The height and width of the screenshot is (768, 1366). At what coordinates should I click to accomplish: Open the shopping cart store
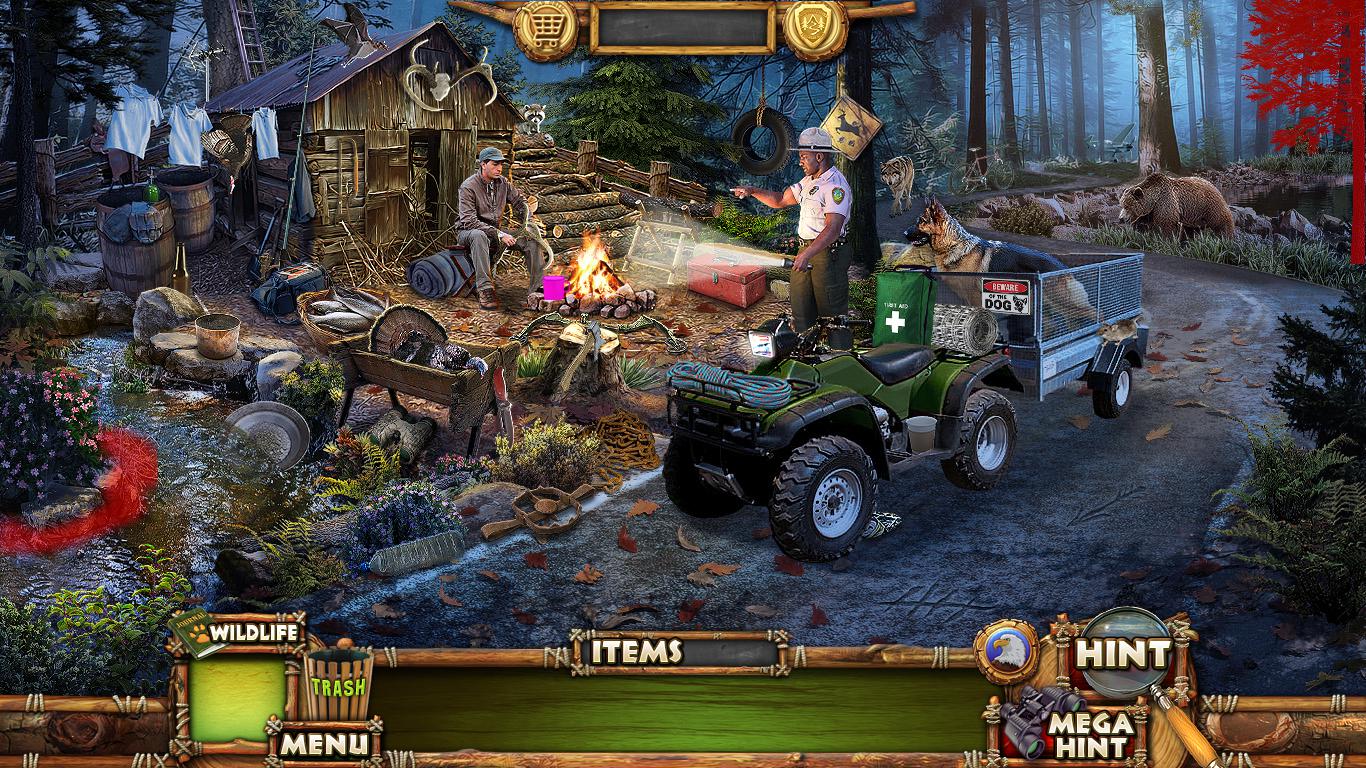546,29
